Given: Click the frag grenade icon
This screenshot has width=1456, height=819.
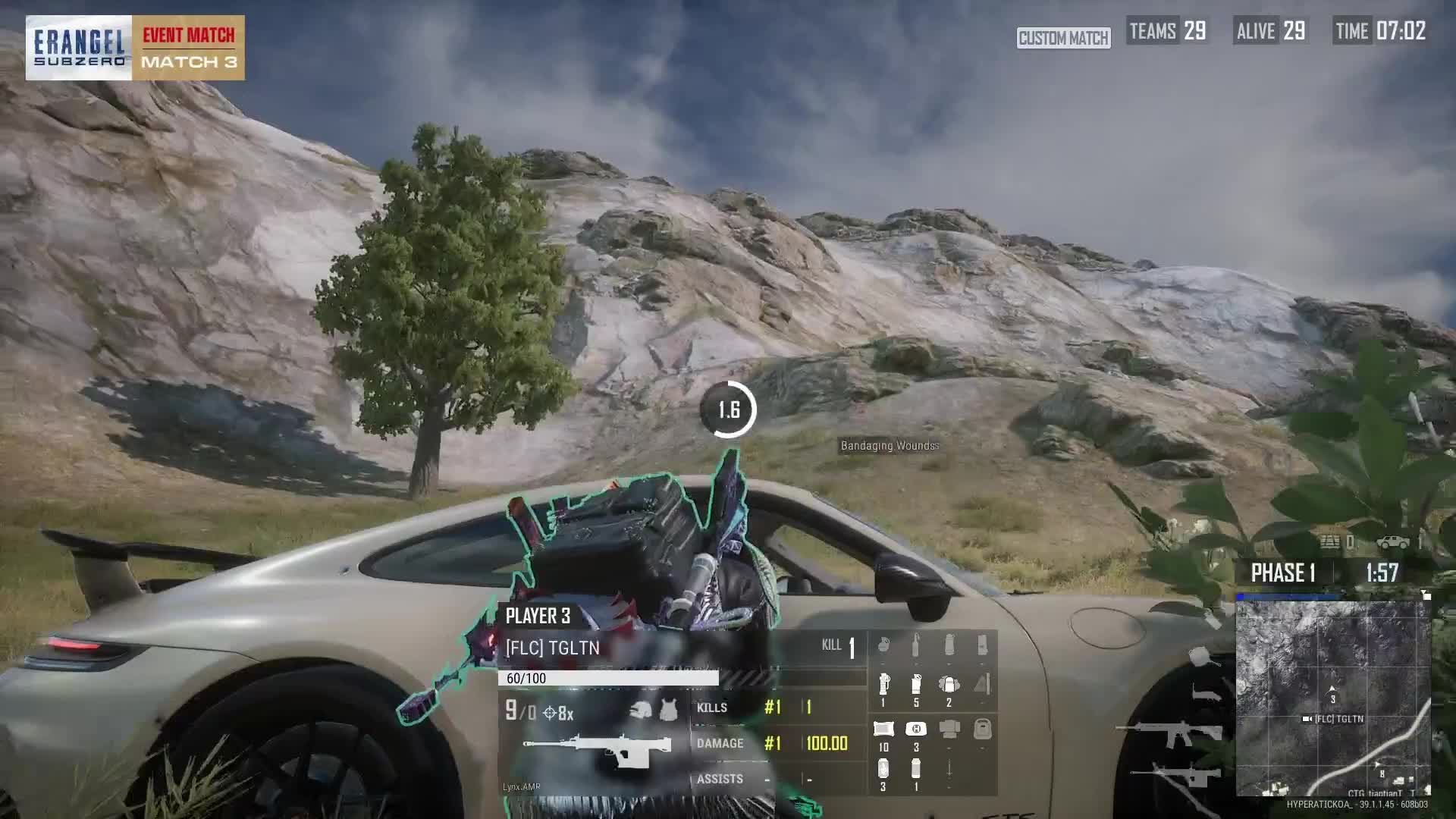Looking at the screenshot, I should (883, 646).
